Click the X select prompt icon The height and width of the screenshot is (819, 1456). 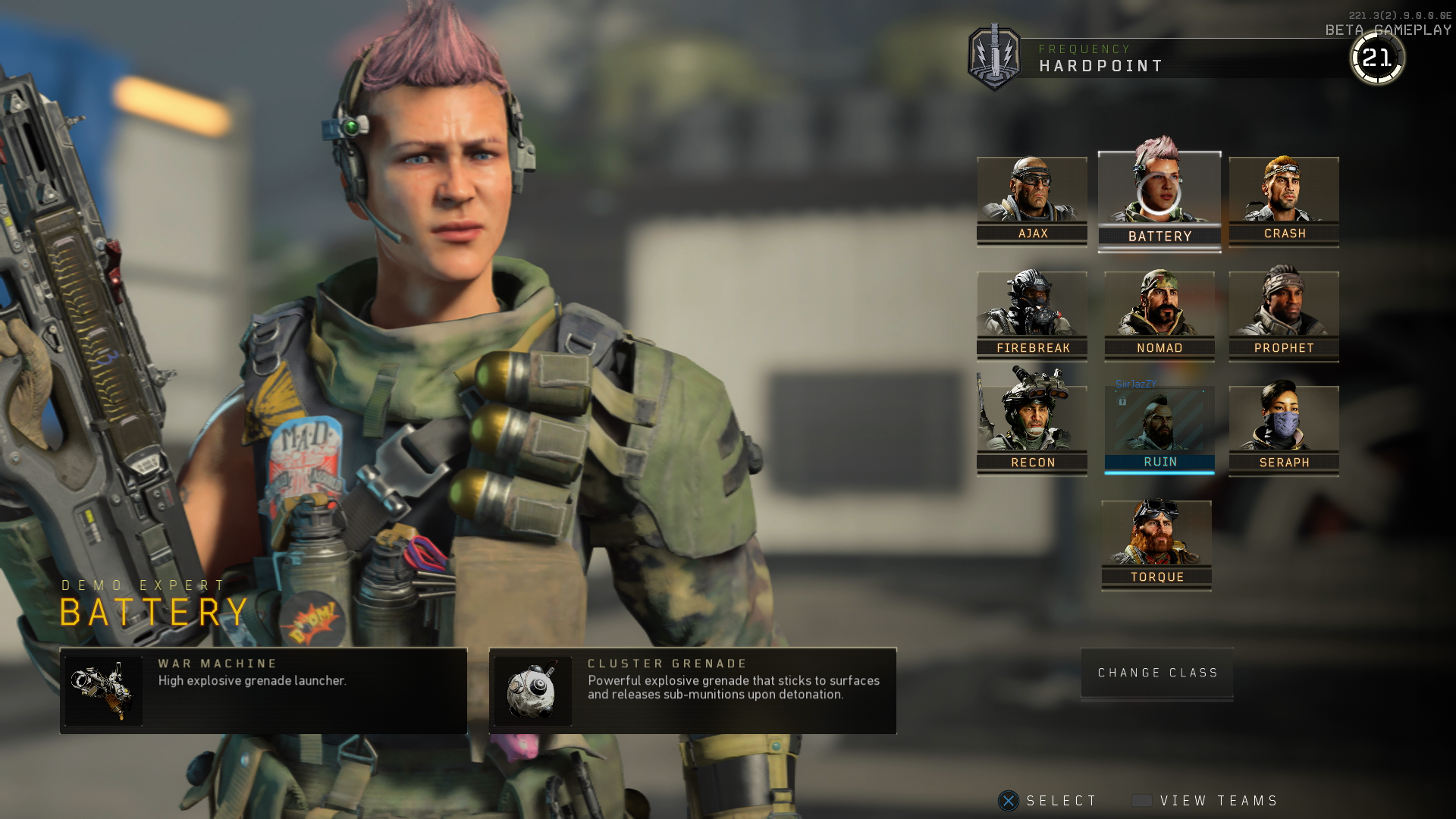pyautogui.click(x=1008, y=800)
